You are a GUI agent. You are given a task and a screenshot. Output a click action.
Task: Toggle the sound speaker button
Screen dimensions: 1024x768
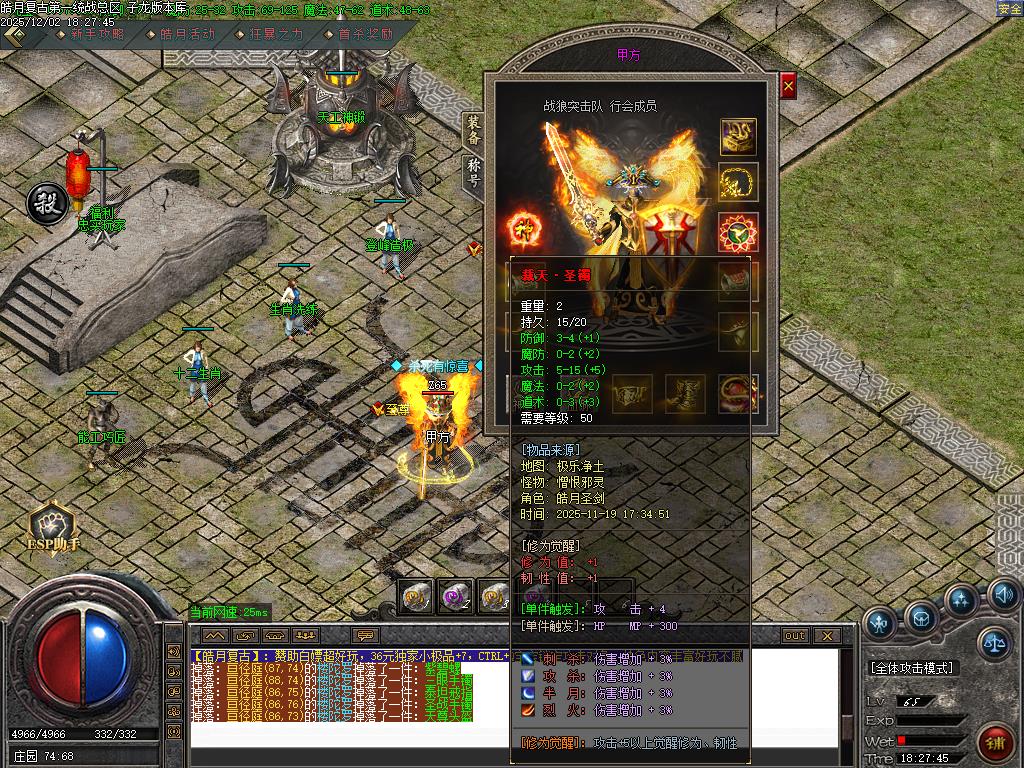tap(1003, 596)
